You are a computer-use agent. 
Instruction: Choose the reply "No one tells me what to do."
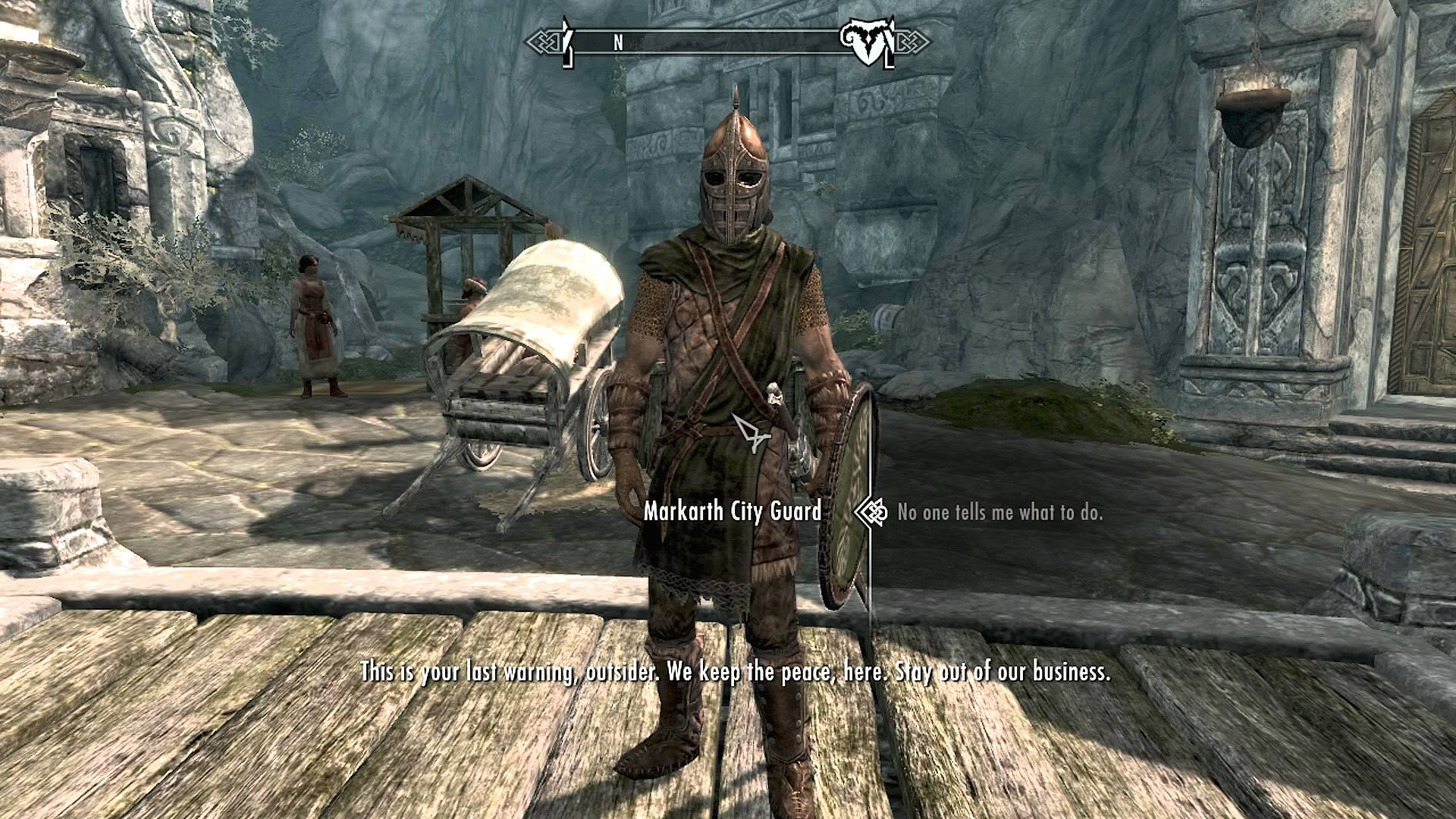[999, 513]
